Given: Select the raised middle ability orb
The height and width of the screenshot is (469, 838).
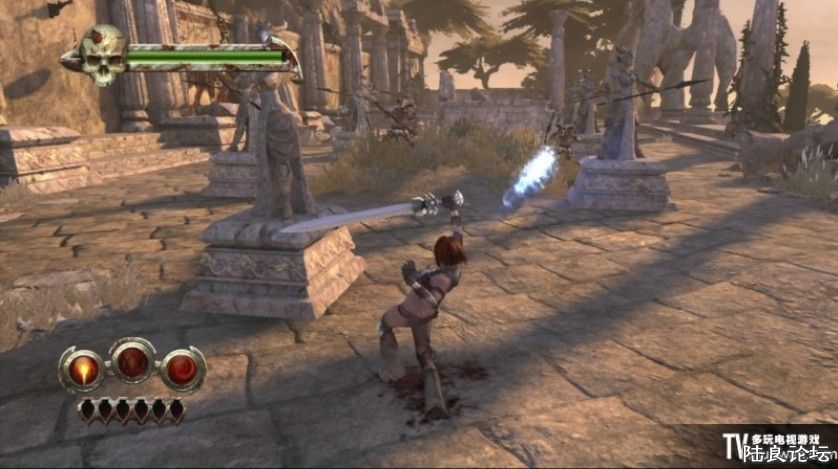Looking at the screenshot, I should pos(133,360).
